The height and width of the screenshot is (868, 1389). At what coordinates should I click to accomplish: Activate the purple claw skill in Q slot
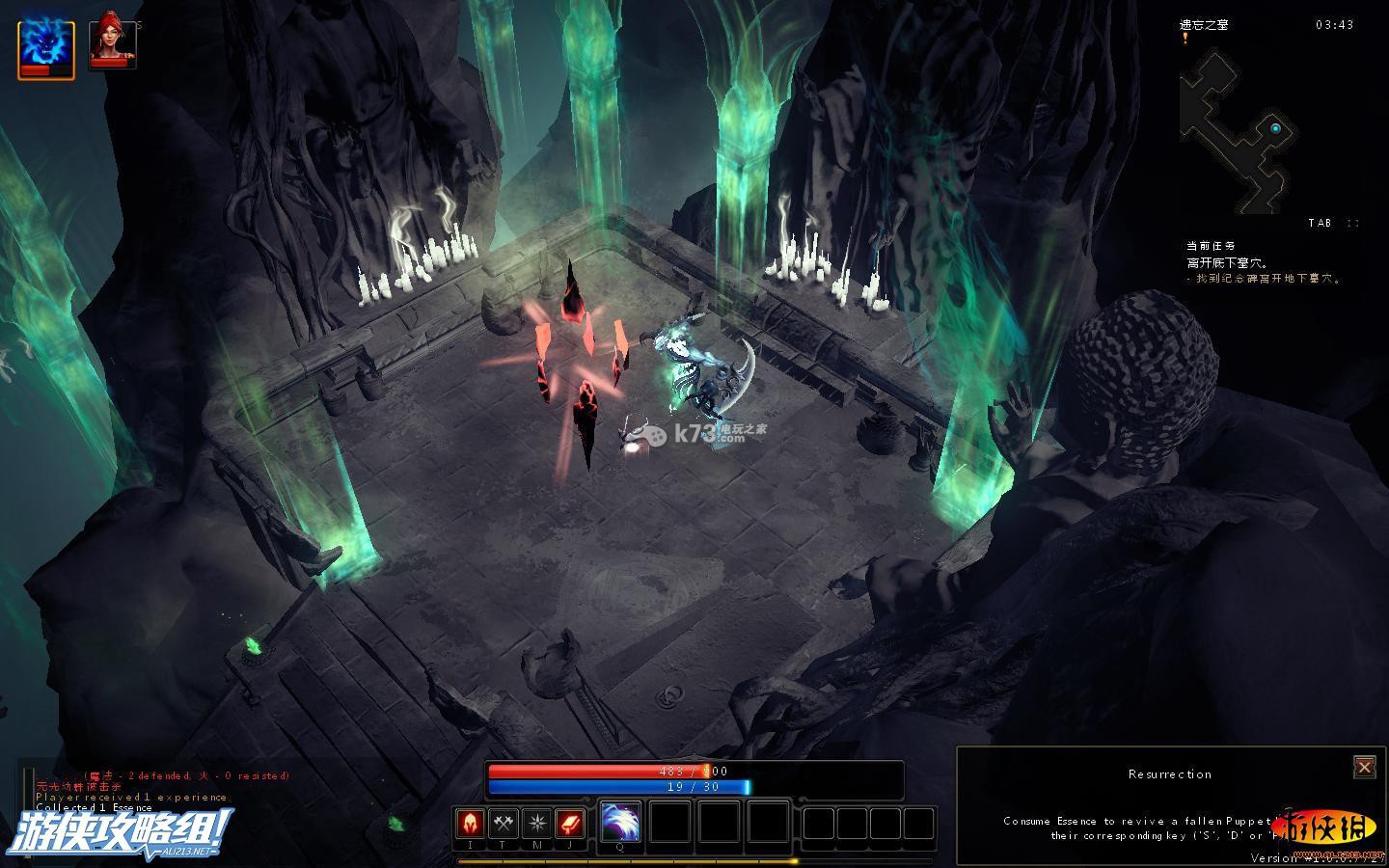click(x=620, y=822)
